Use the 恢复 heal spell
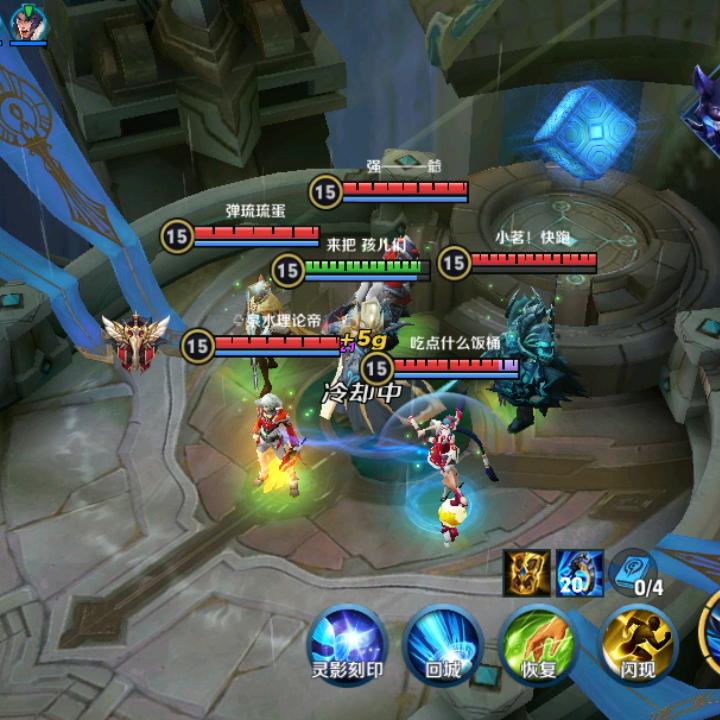The width and height of the screenshot is (720, 720). pyautogui.click(x=539, y=643)
